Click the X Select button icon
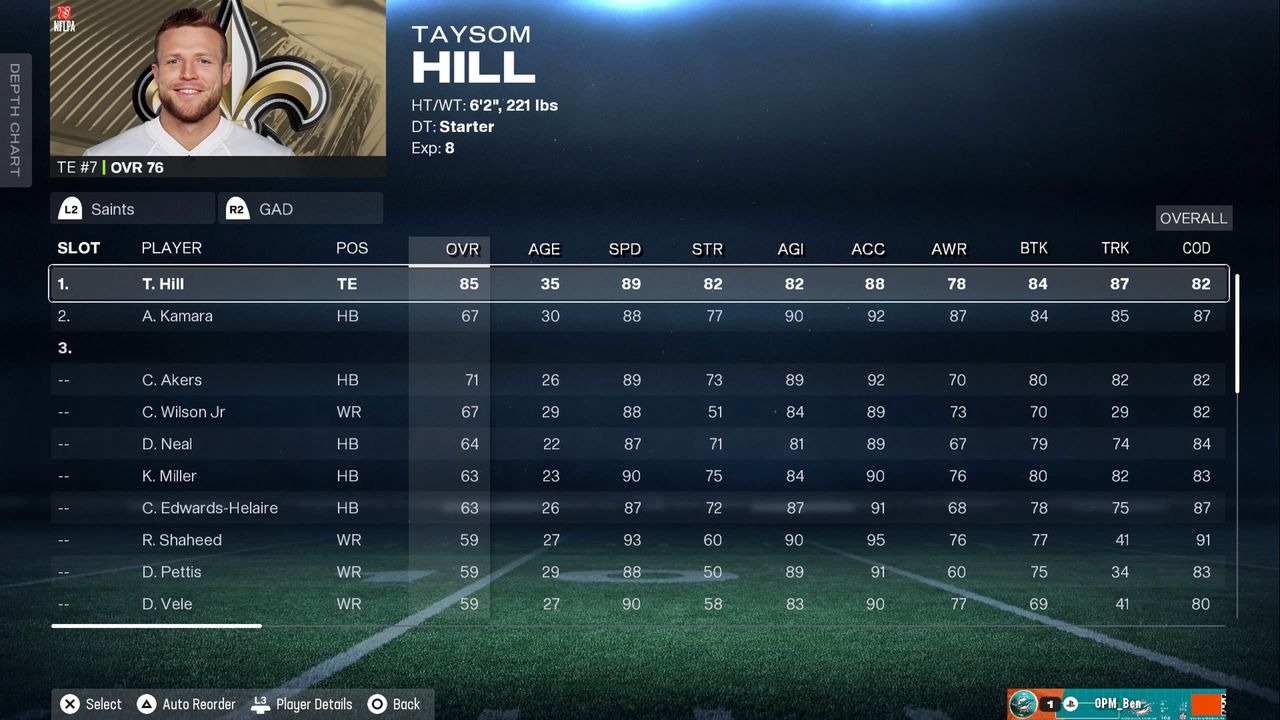Screen dimensions: 1280x720 tap(69, 703)
